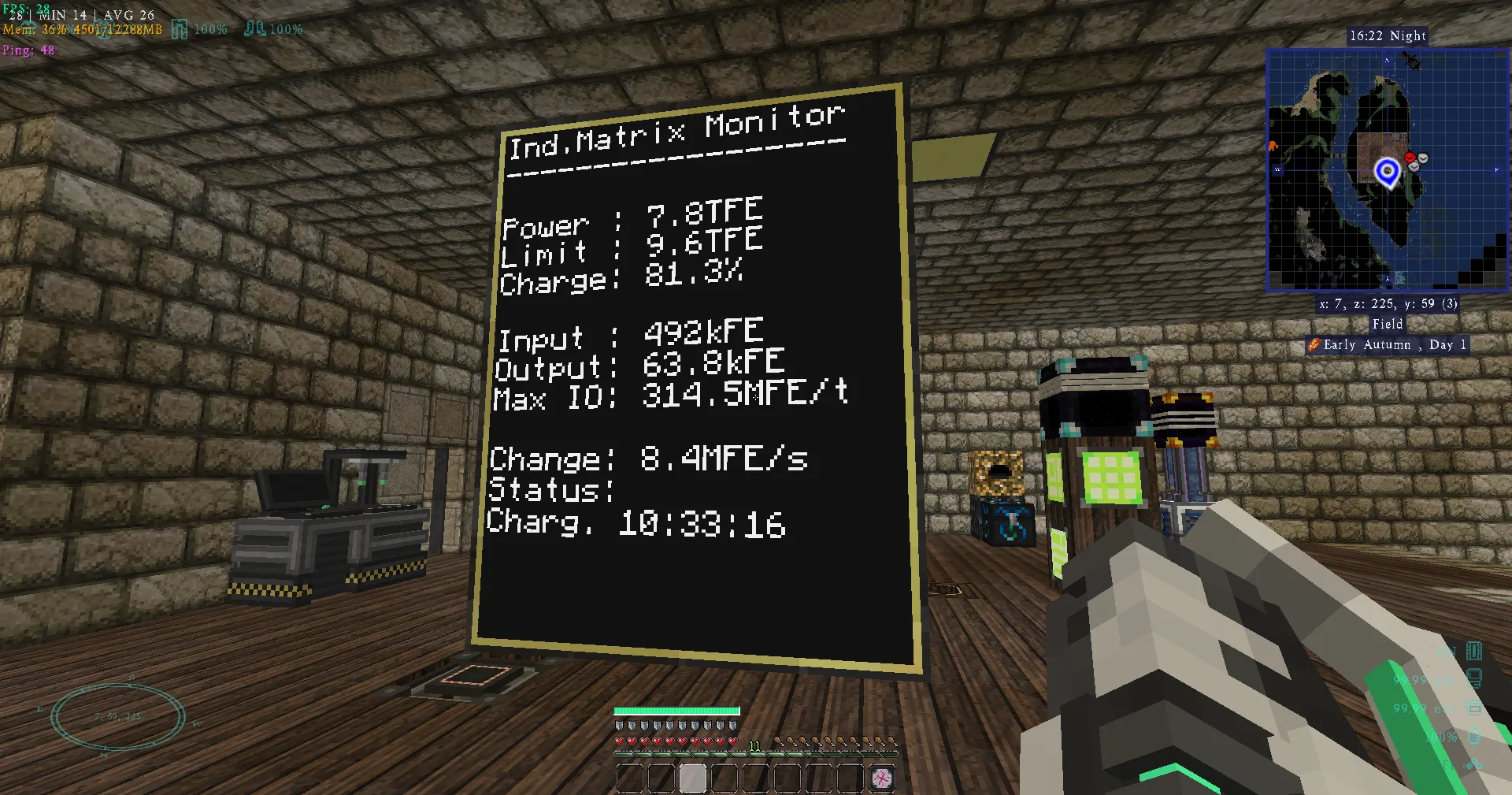Image resolution: width=1512 pixels, height=795 pixels.
Task: Open the coordinates readout x: 7, z: 225
Action: pyautogui.click(x=1388, y=304)
